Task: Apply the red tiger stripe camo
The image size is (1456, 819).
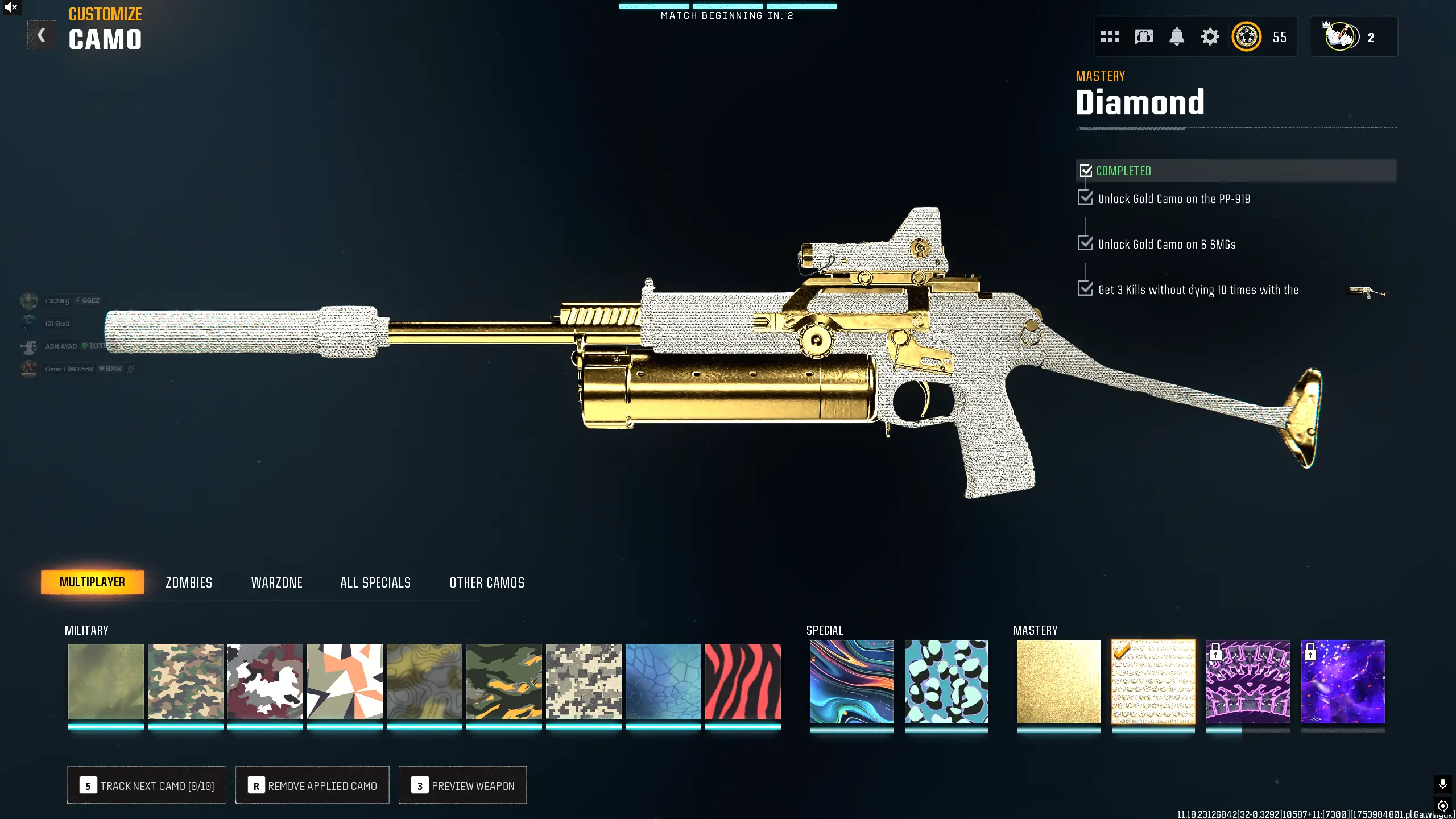Action: click(743, 681)
